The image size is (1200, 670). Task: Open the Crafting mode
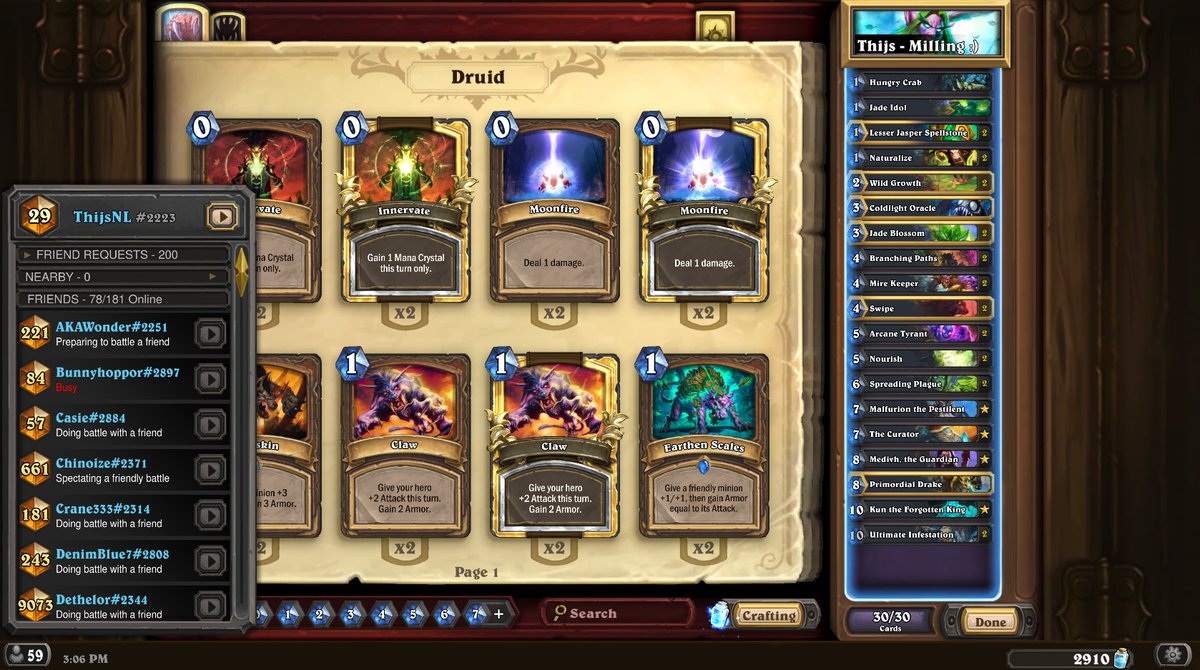tap(768, 616)
